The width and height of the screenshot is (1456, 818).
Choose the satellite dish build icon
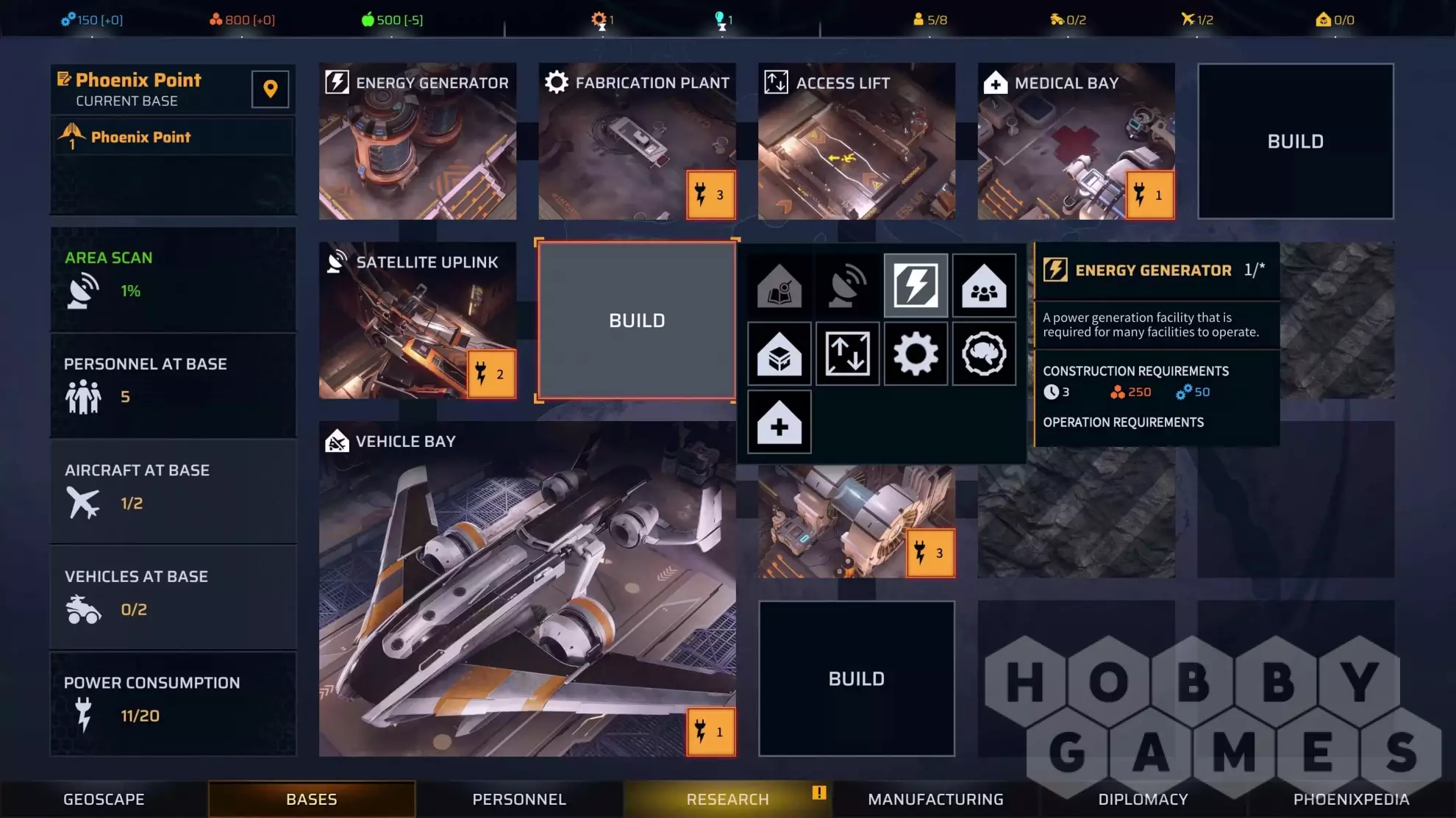pos(847,285)
